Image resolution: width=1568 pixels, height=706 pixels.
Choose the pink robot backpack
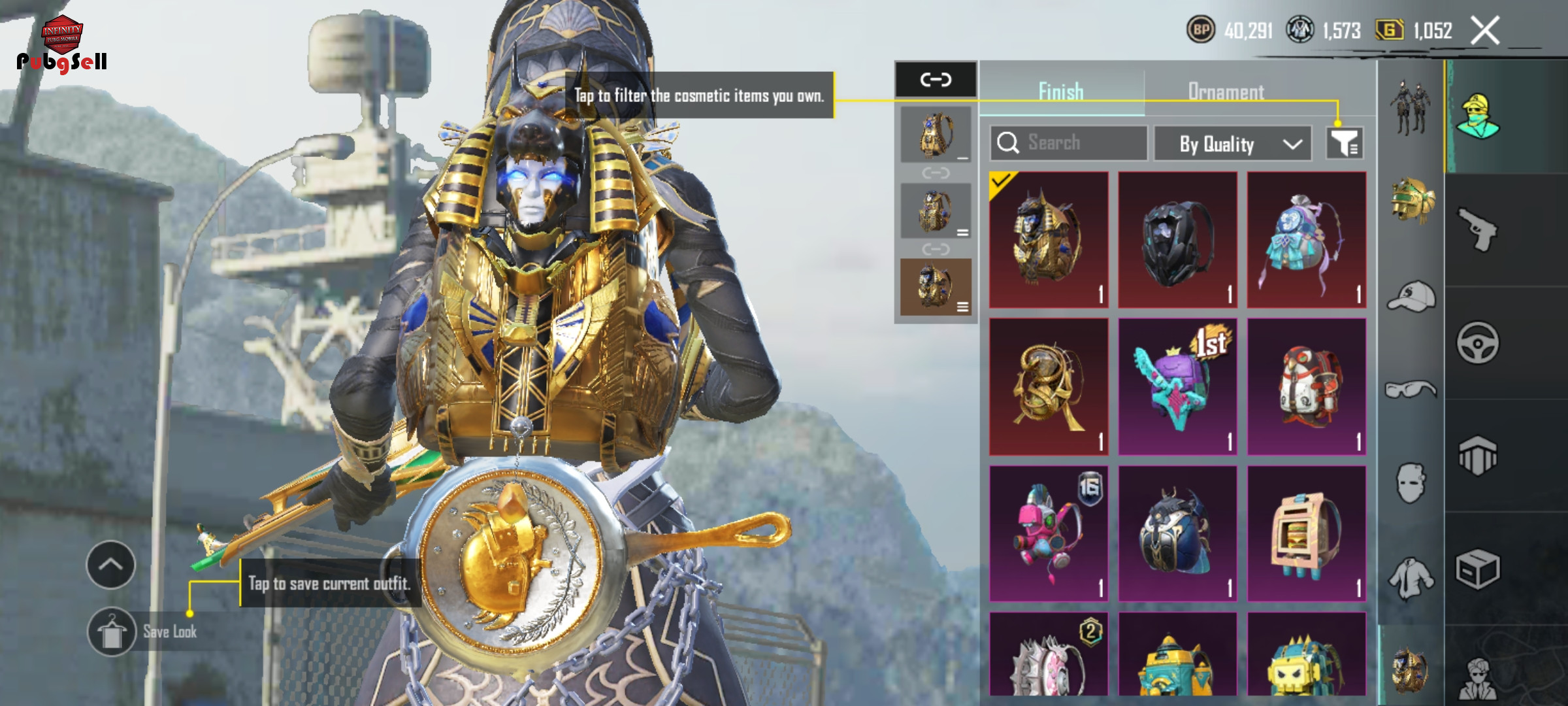(1049, 533)
